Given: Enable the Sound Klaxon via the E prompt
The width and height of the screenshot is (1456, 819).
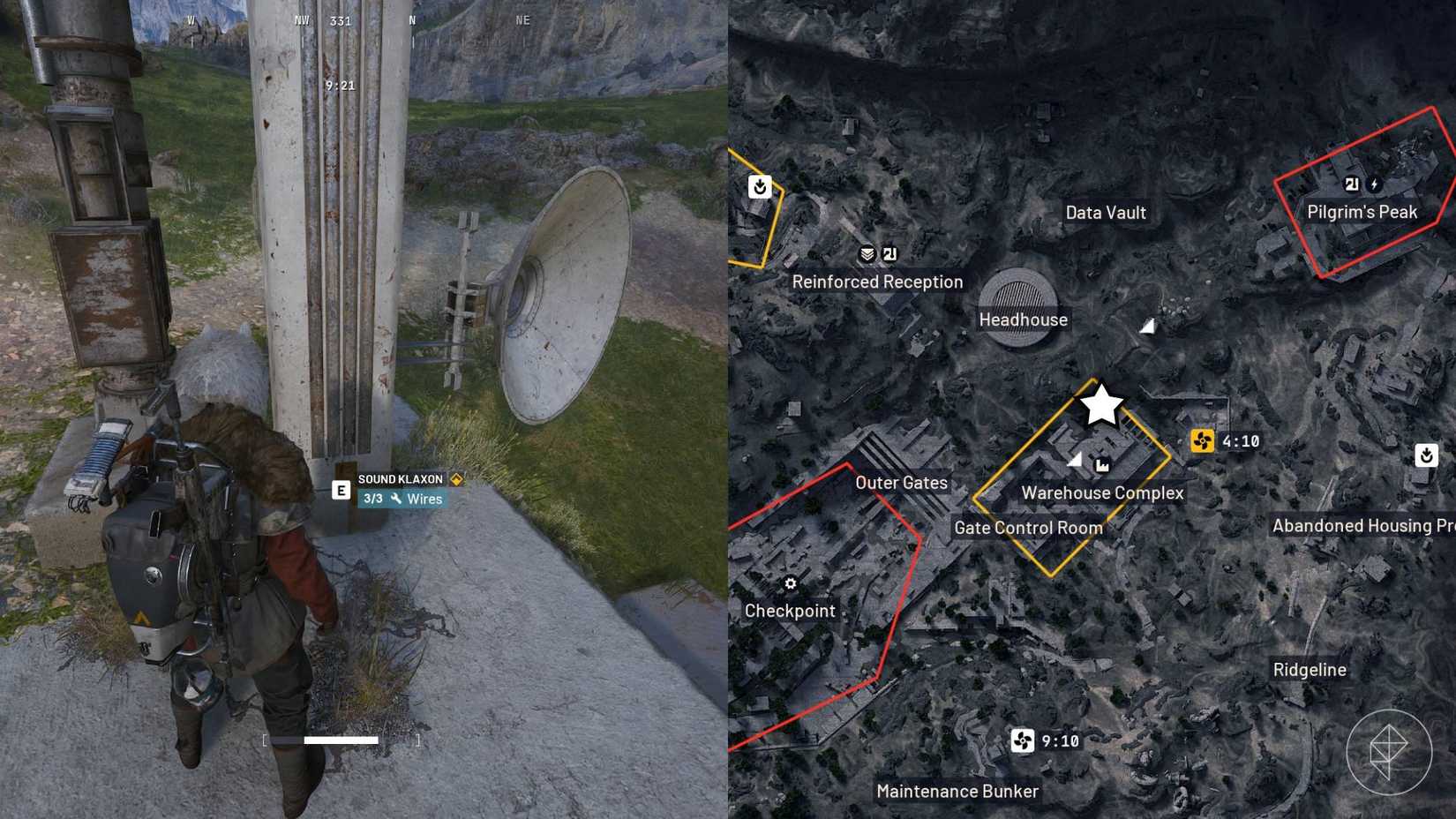Looking at the screenshot, I should [341, 489].
